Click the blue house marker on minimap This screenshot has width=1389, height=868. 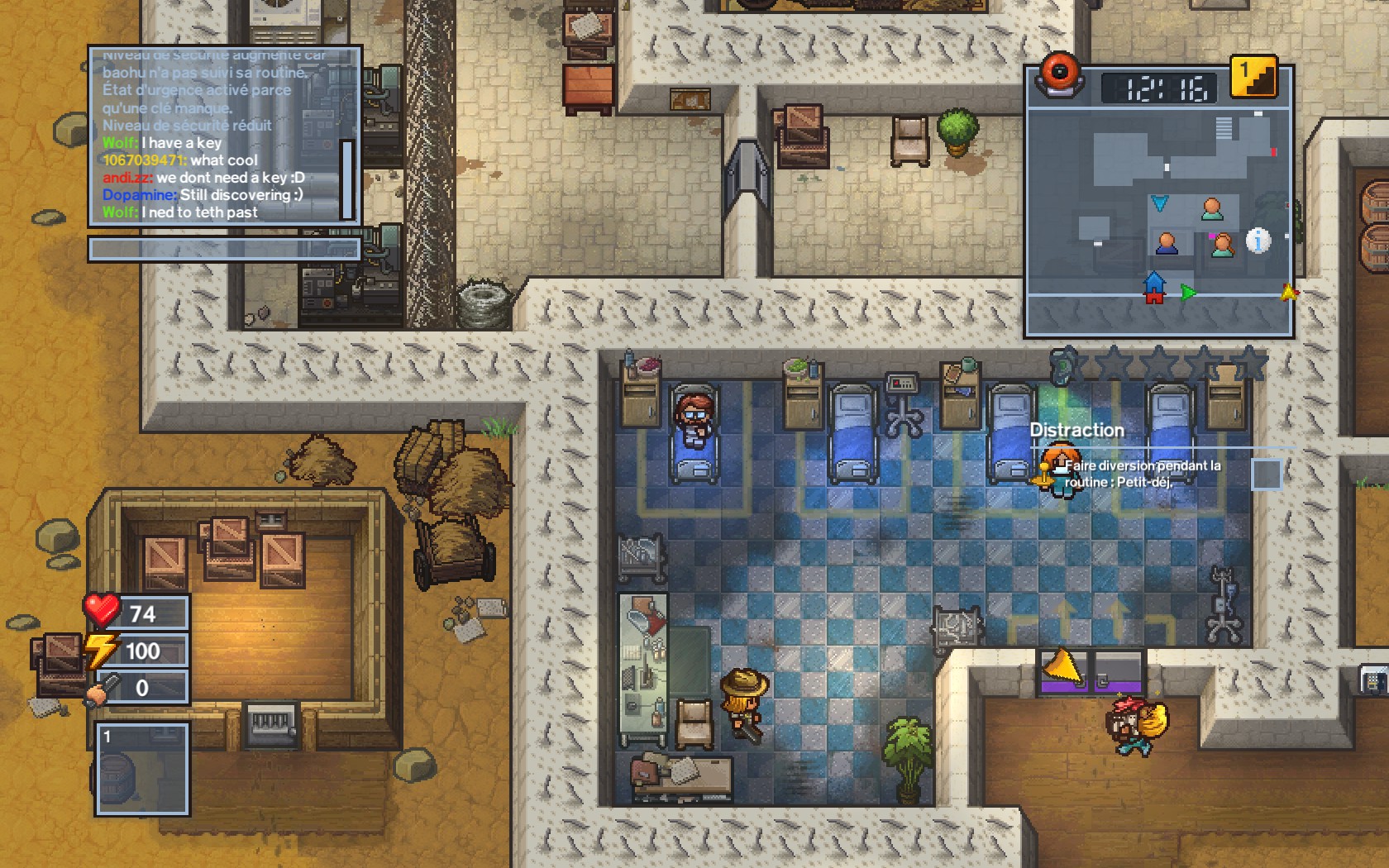point(1154,288)
